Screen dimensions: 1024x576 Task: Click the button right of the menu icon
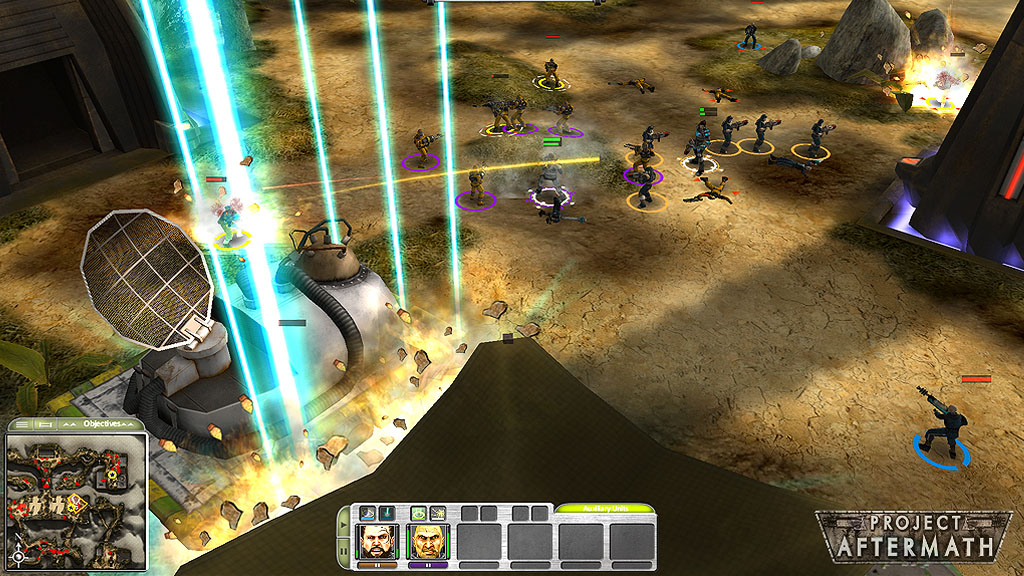coord(45,424)
